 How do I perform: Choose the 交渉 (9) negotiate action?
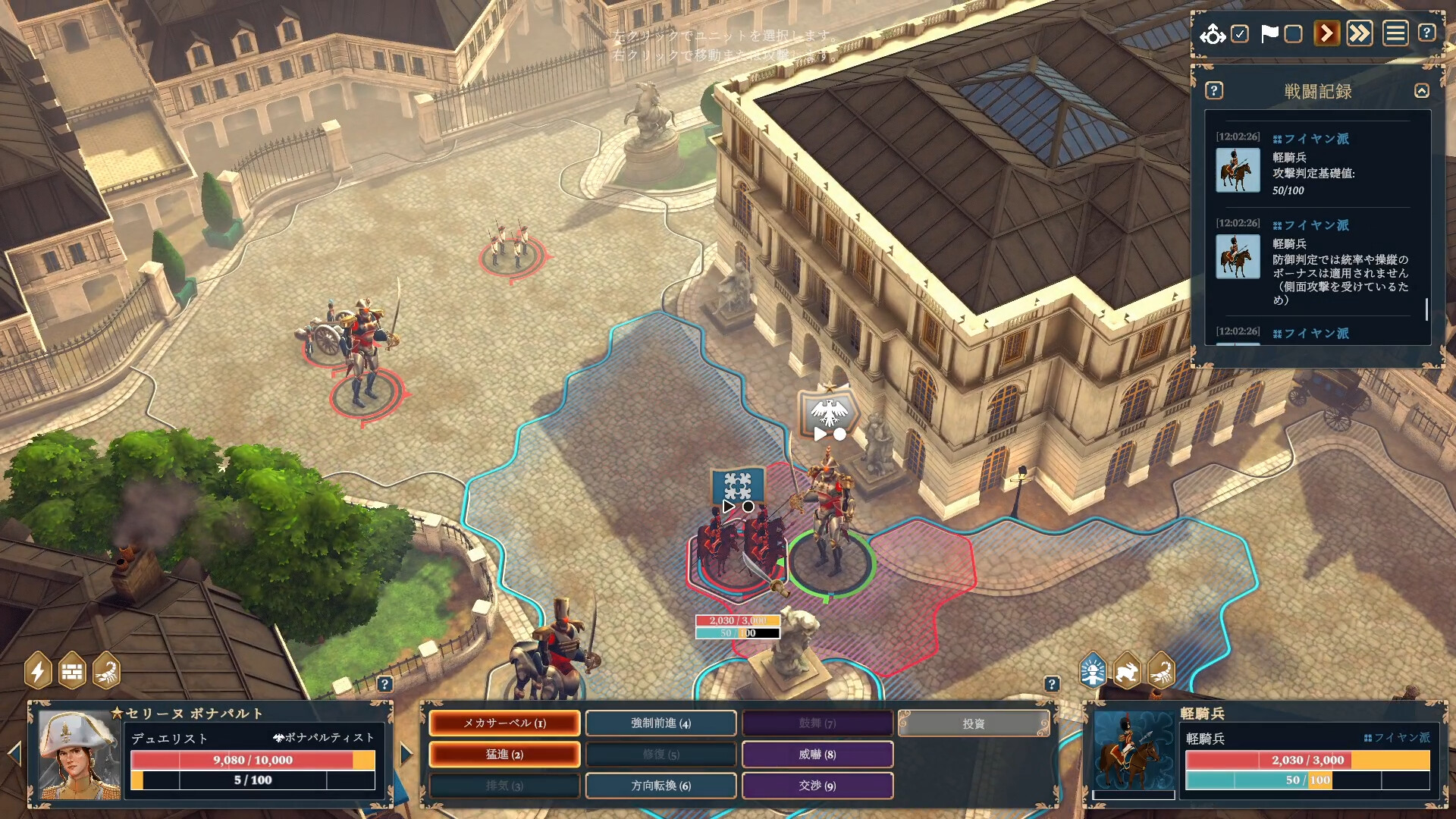[x=817, y=786]
